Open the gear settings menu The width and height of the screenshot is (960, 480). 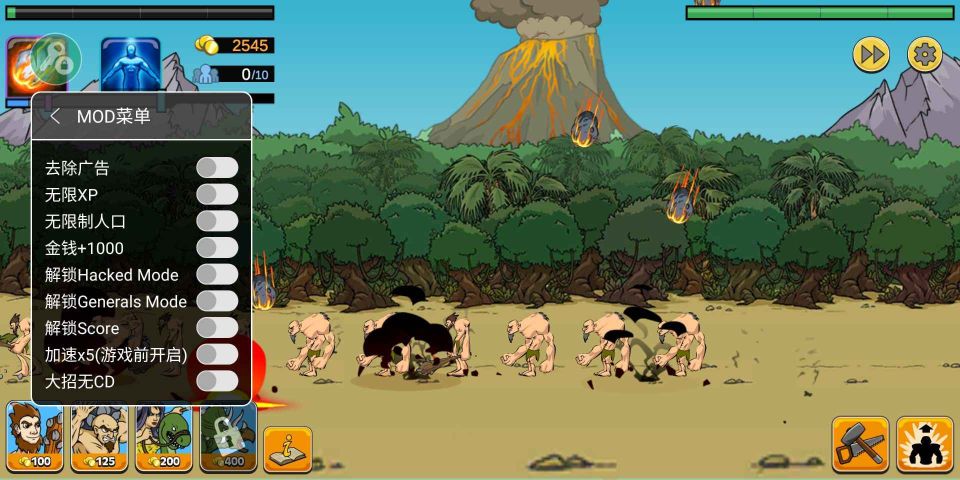pos(924,54)
